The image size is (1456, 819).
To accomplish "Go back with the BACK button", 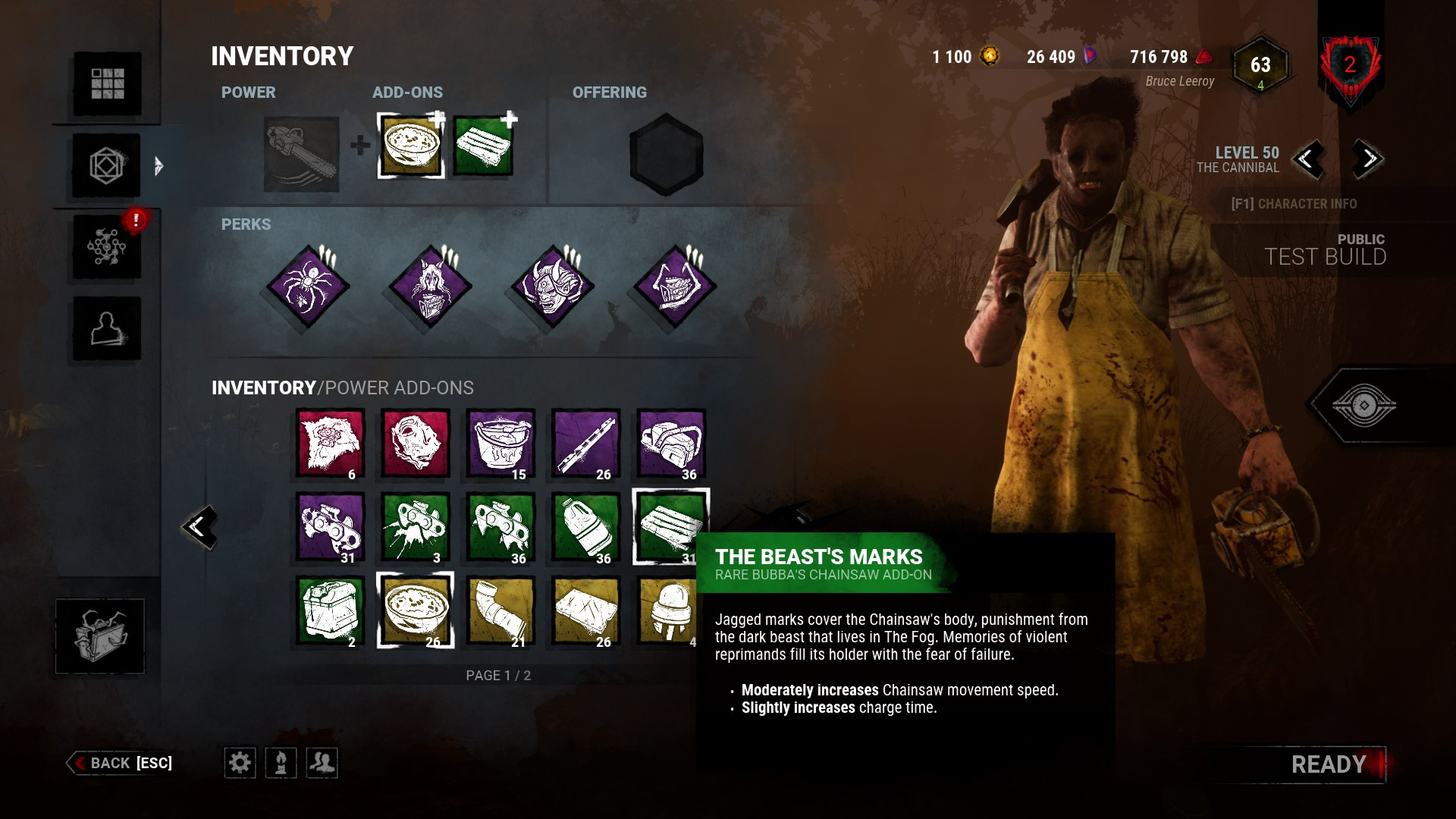I will [x=121, y=763].
